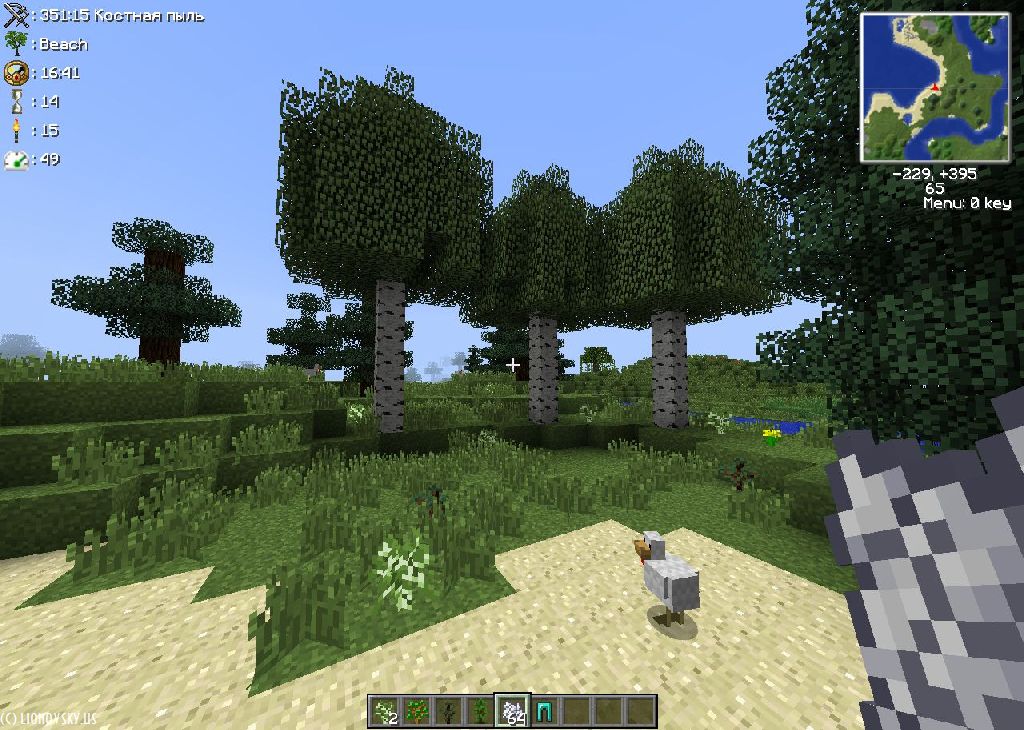This screenshot has height=730, width=1024.
Task: Click the minimap in the corner
Action: point(921,87)
